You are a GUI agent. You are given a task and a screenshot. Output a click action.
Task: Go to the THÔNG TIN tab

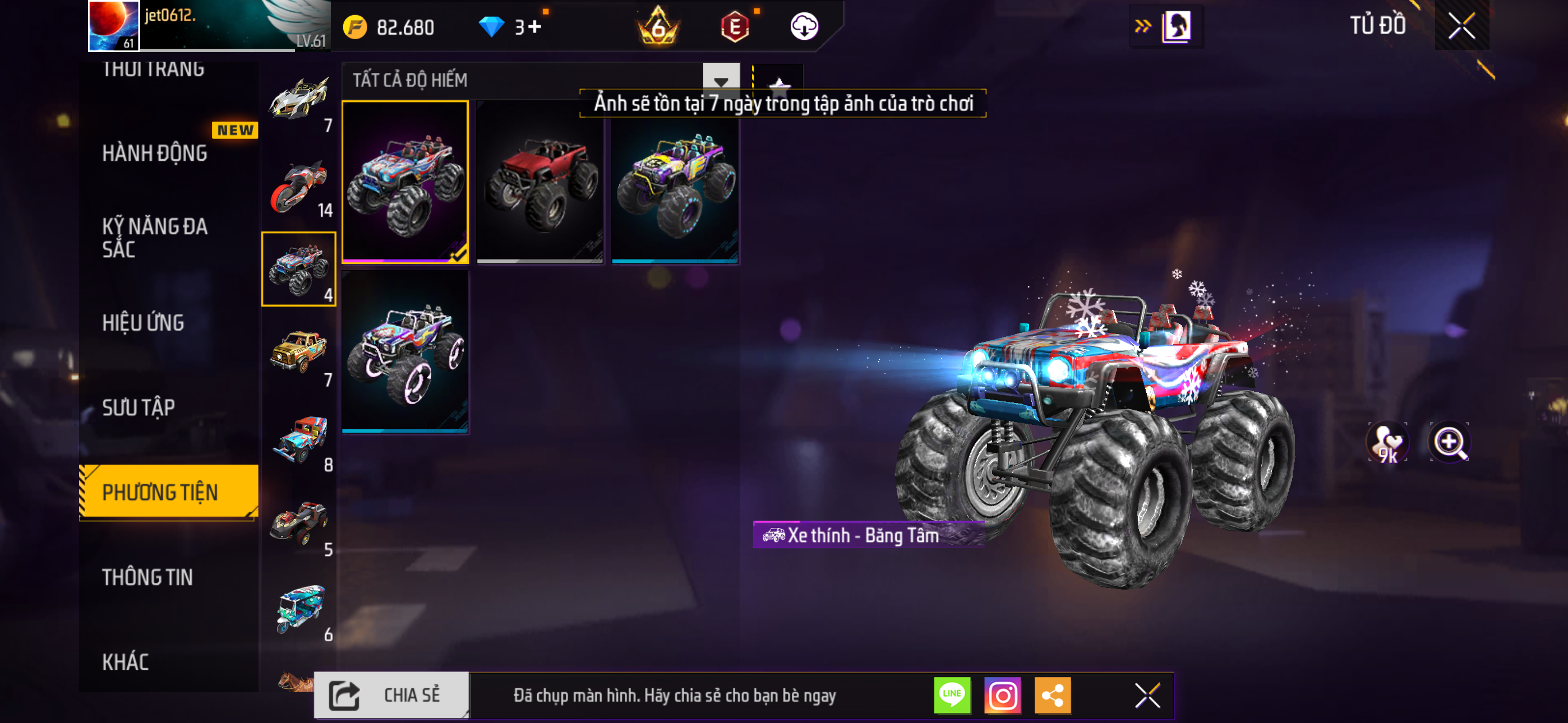tap(147, 577)
